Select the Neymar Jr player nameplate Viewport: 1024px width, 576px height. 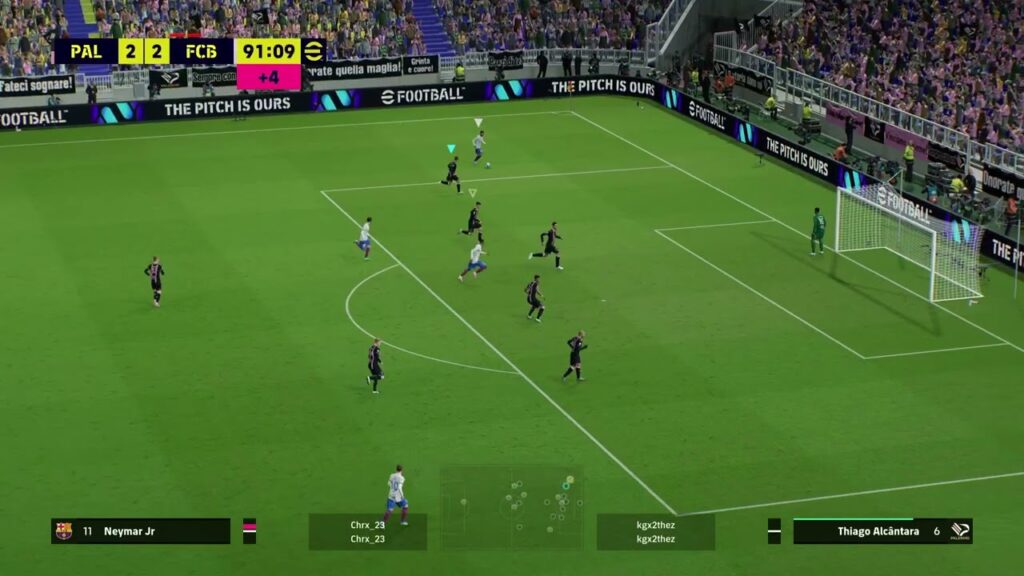click(x=141, y=531)
